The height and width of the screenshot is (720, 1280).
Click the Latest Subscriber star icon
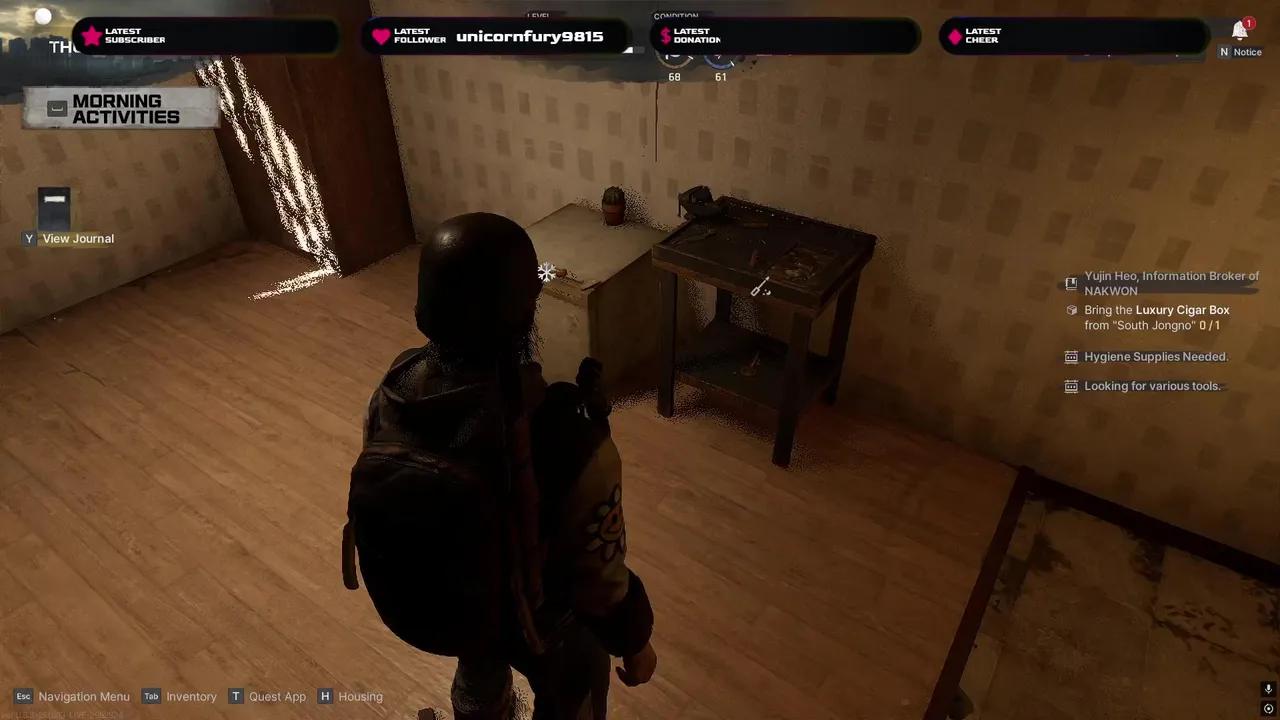tap(92, 36)
